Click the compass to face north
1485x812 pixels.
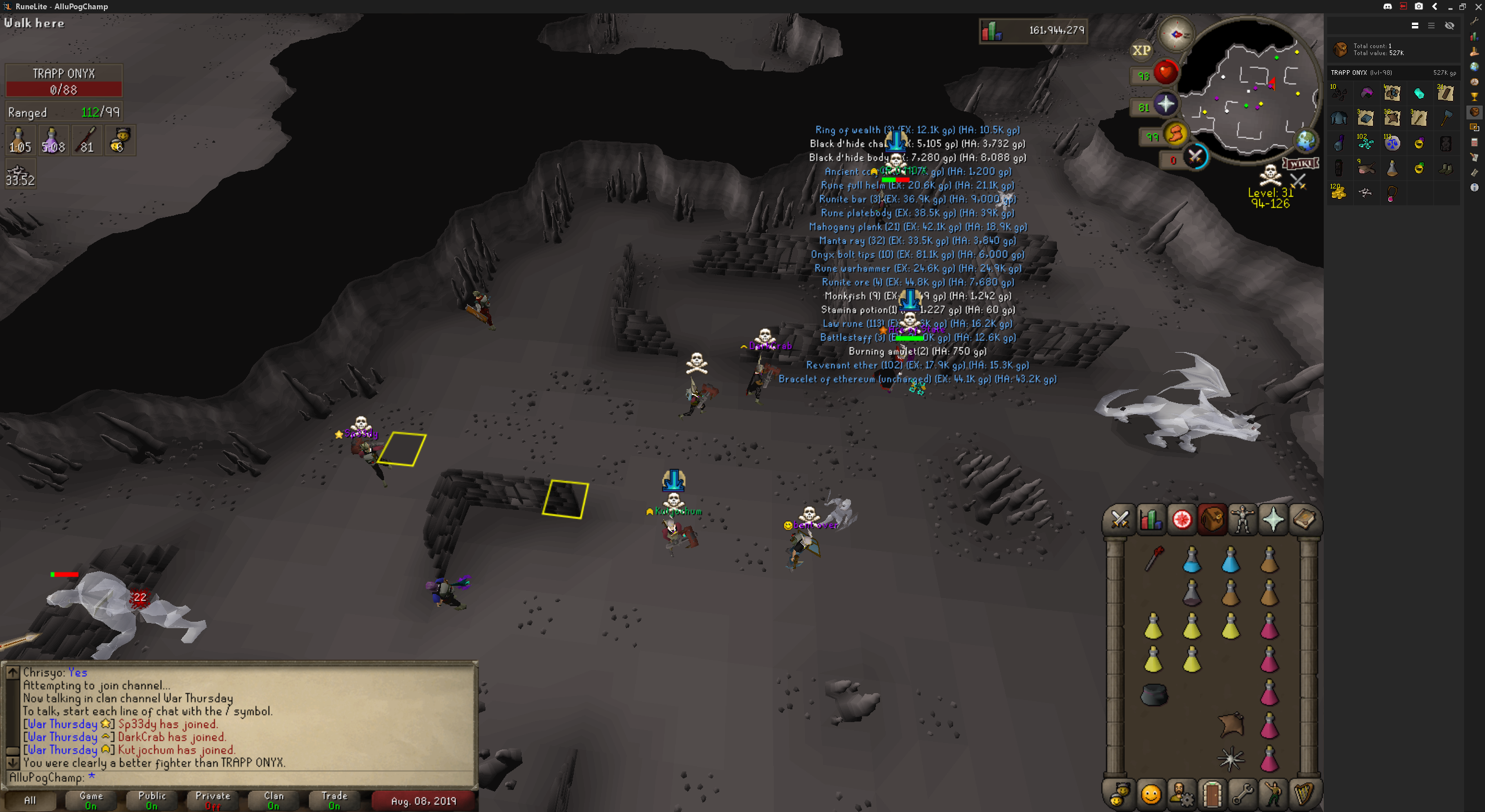coord(1176,35)
